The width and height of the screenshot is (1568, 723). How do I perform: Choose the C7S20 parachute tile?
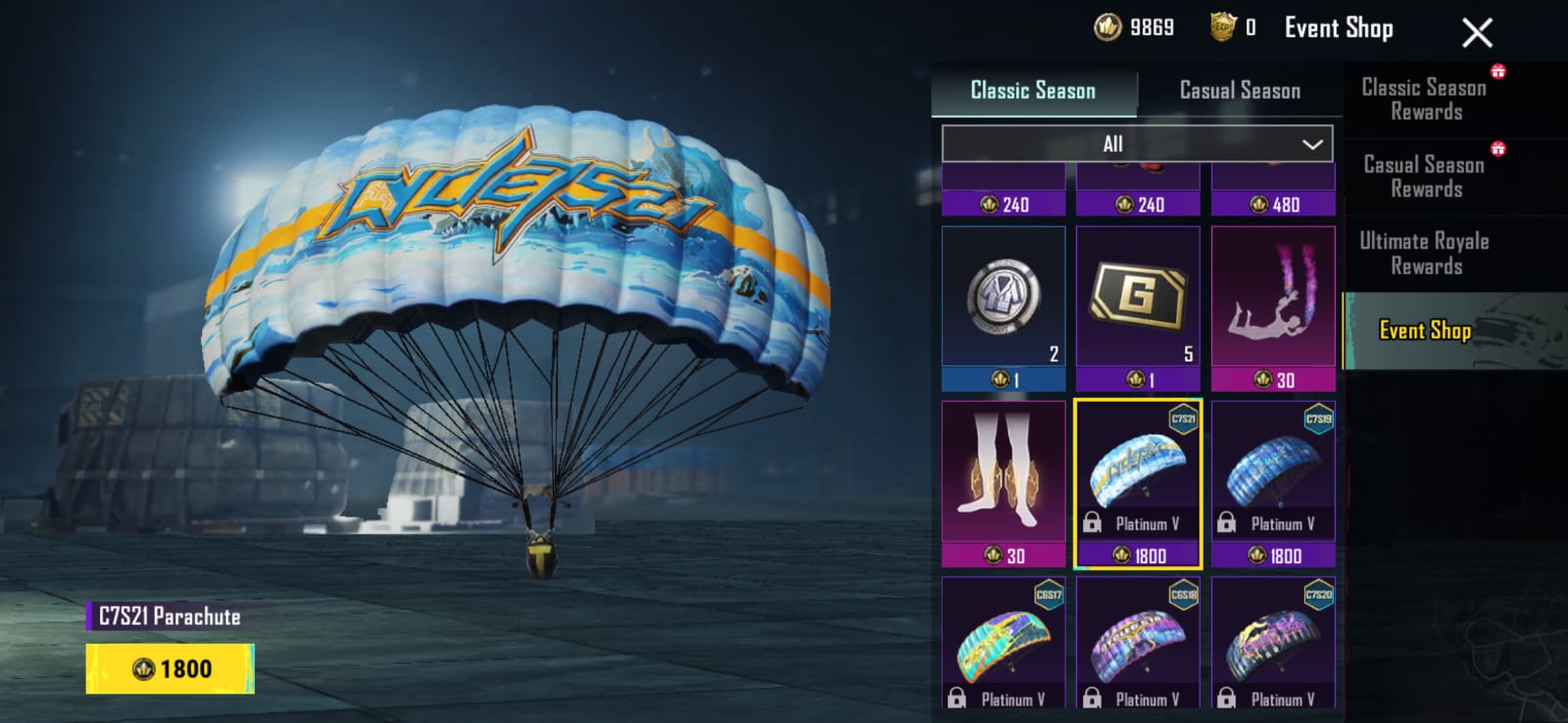1273,642
